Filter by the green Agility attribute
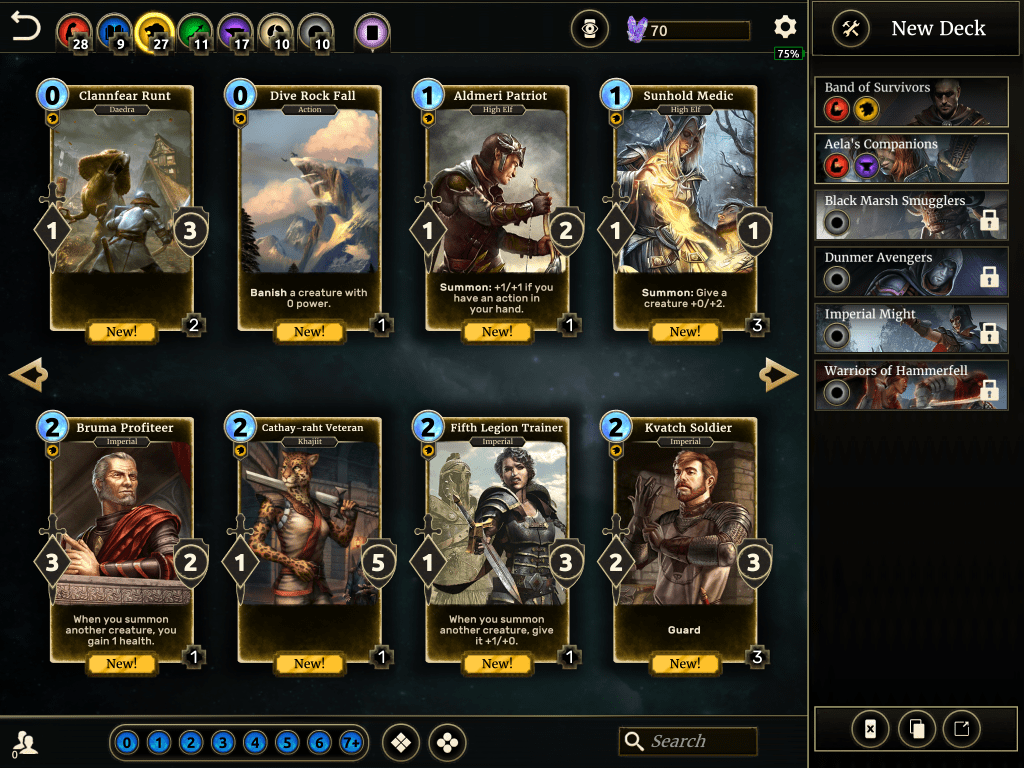 coord(195,31)
